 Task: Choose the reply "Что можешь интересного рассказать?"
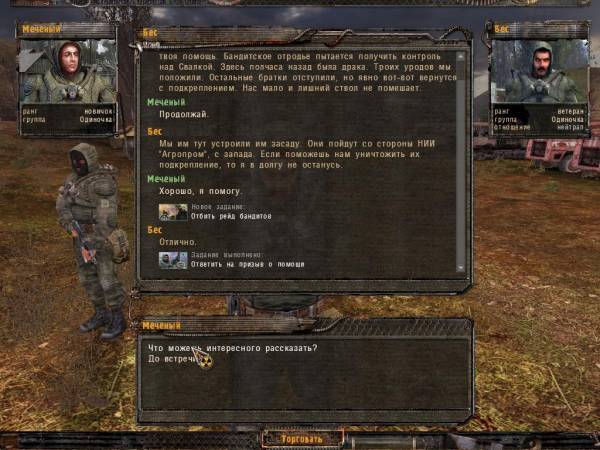(x=232, y=348)
